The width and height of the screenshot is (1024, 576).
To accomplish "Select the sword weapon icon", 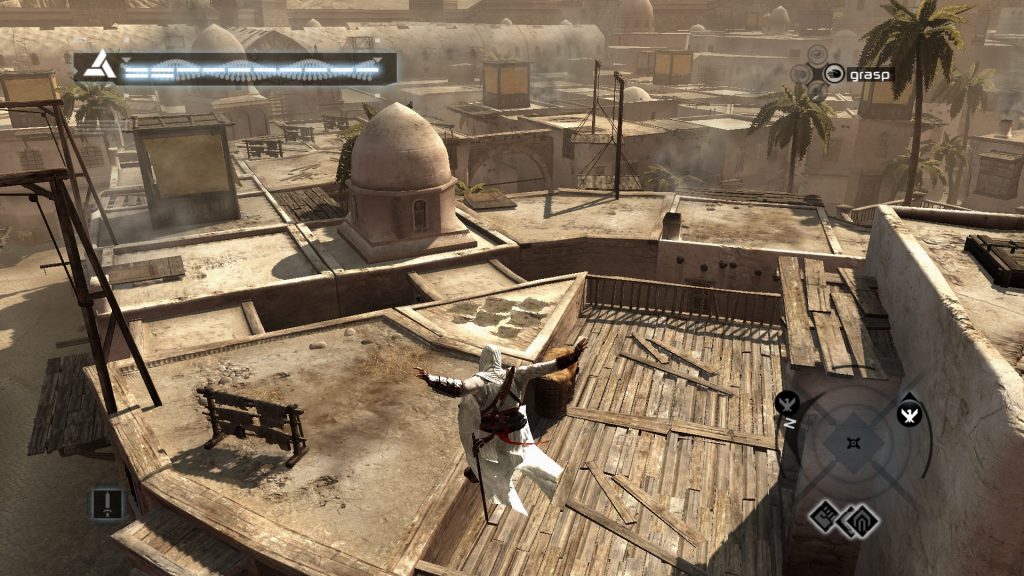I will pos(106,500).
